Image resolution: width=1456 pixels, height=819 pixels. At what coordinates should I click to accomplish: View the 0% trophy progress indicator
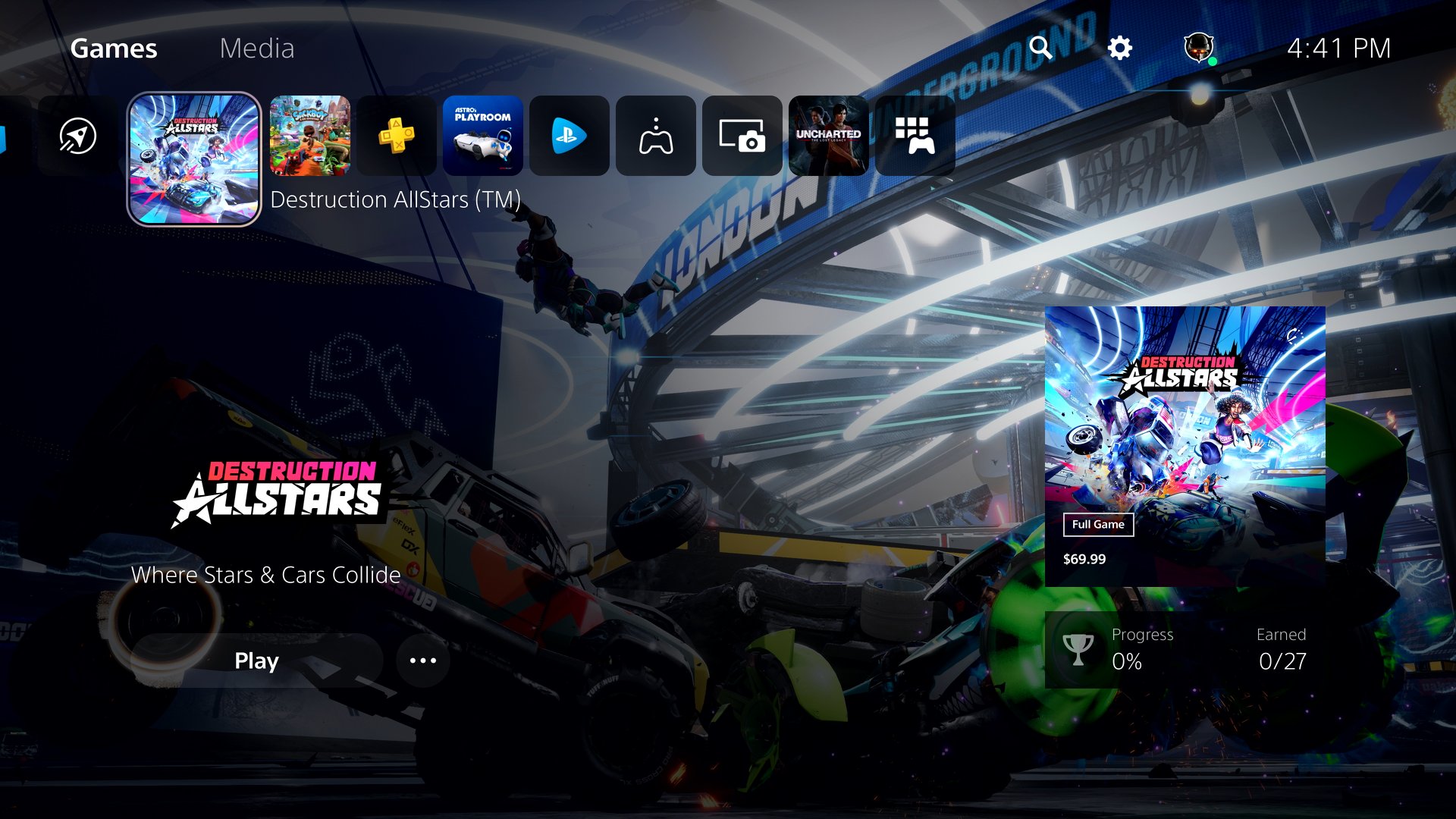tap(1128, 662)
